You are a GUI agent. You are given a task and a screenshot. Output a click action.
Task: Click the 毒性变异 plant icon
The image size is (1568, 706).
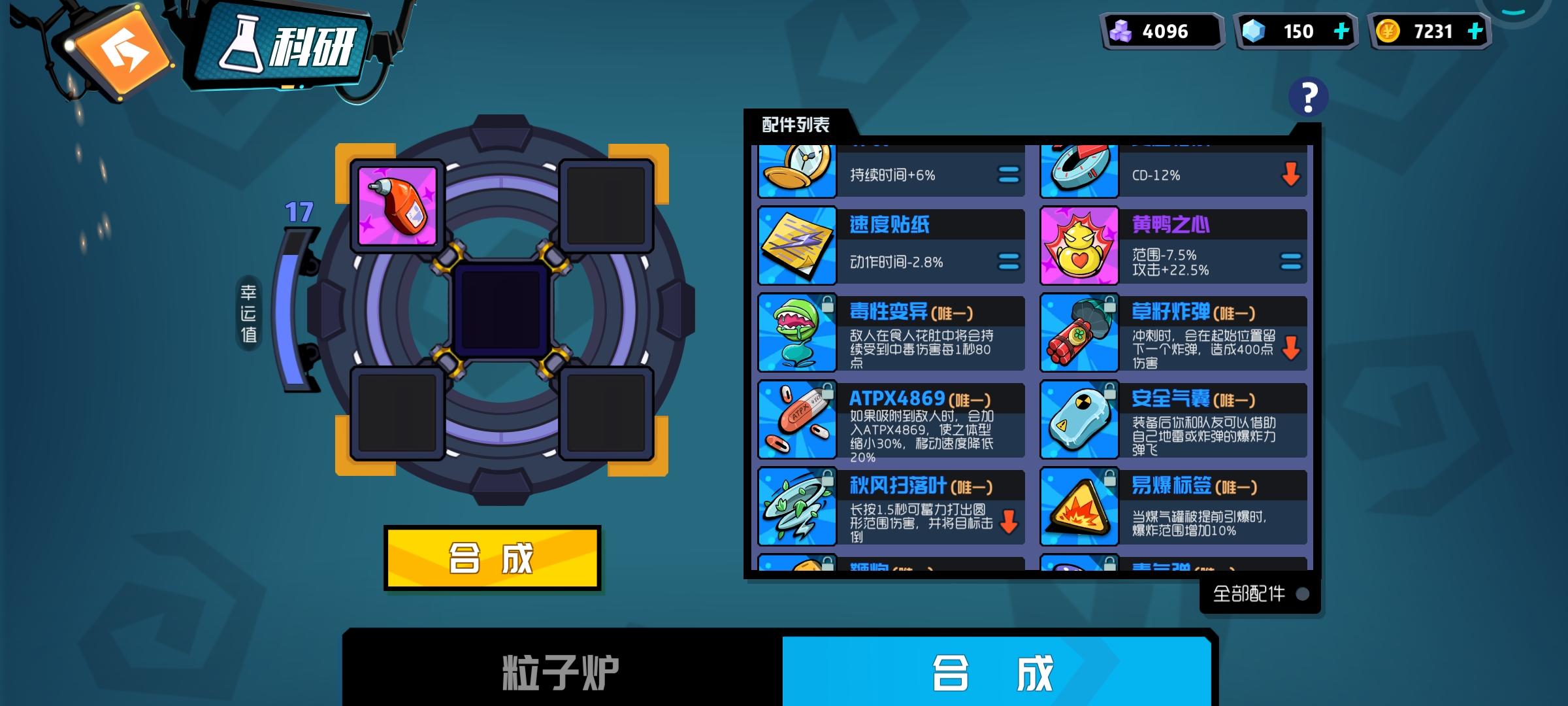click(796, 333)
